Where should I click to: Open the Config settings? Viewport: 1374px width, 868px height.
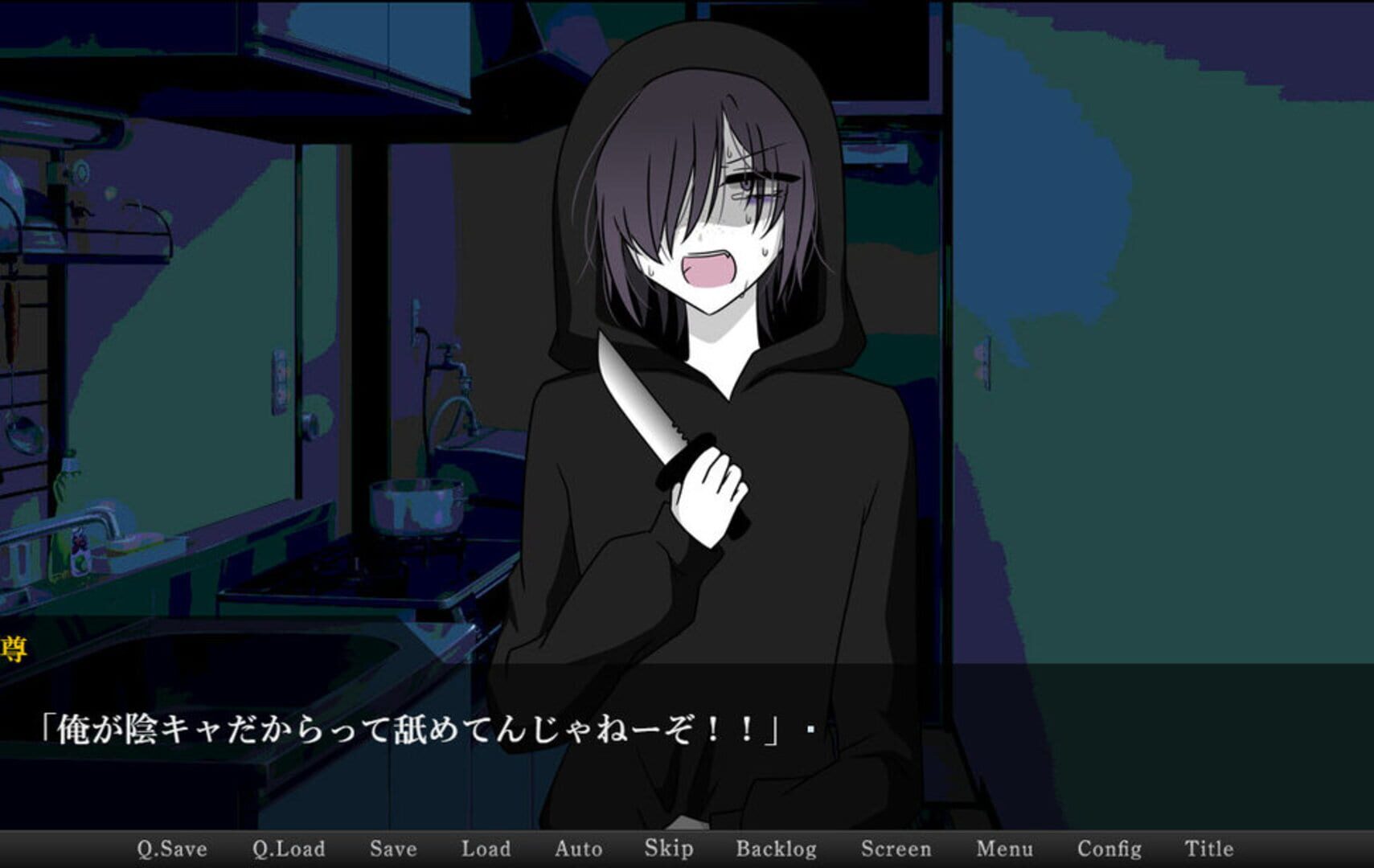1111,848
